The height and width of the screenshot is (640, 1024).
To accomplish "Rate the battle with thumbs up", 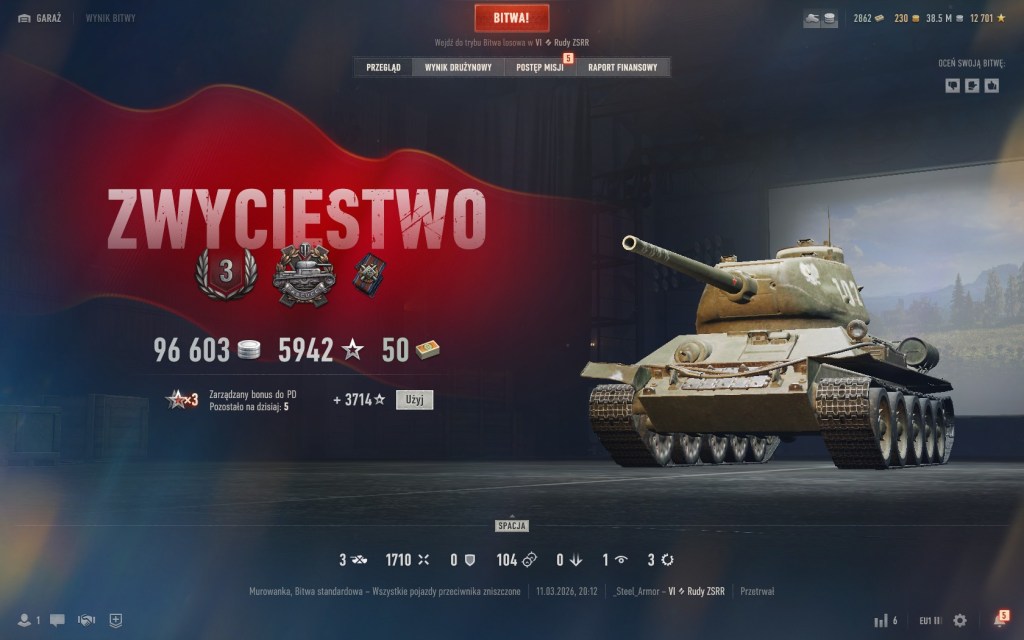I will (x=992, y=86).
